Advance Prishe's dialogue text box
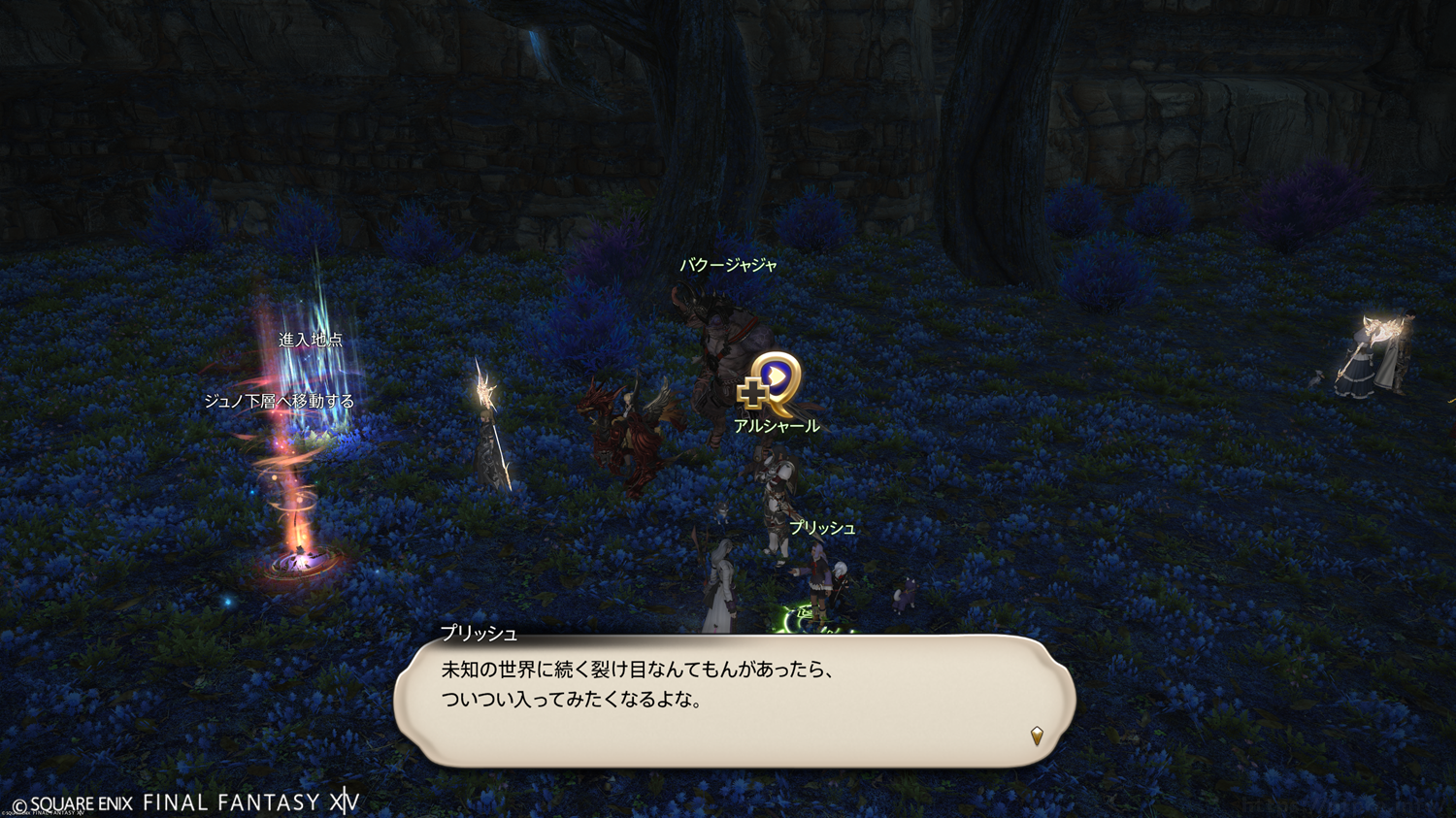The image size is (1456, 818). coord(734,701)
